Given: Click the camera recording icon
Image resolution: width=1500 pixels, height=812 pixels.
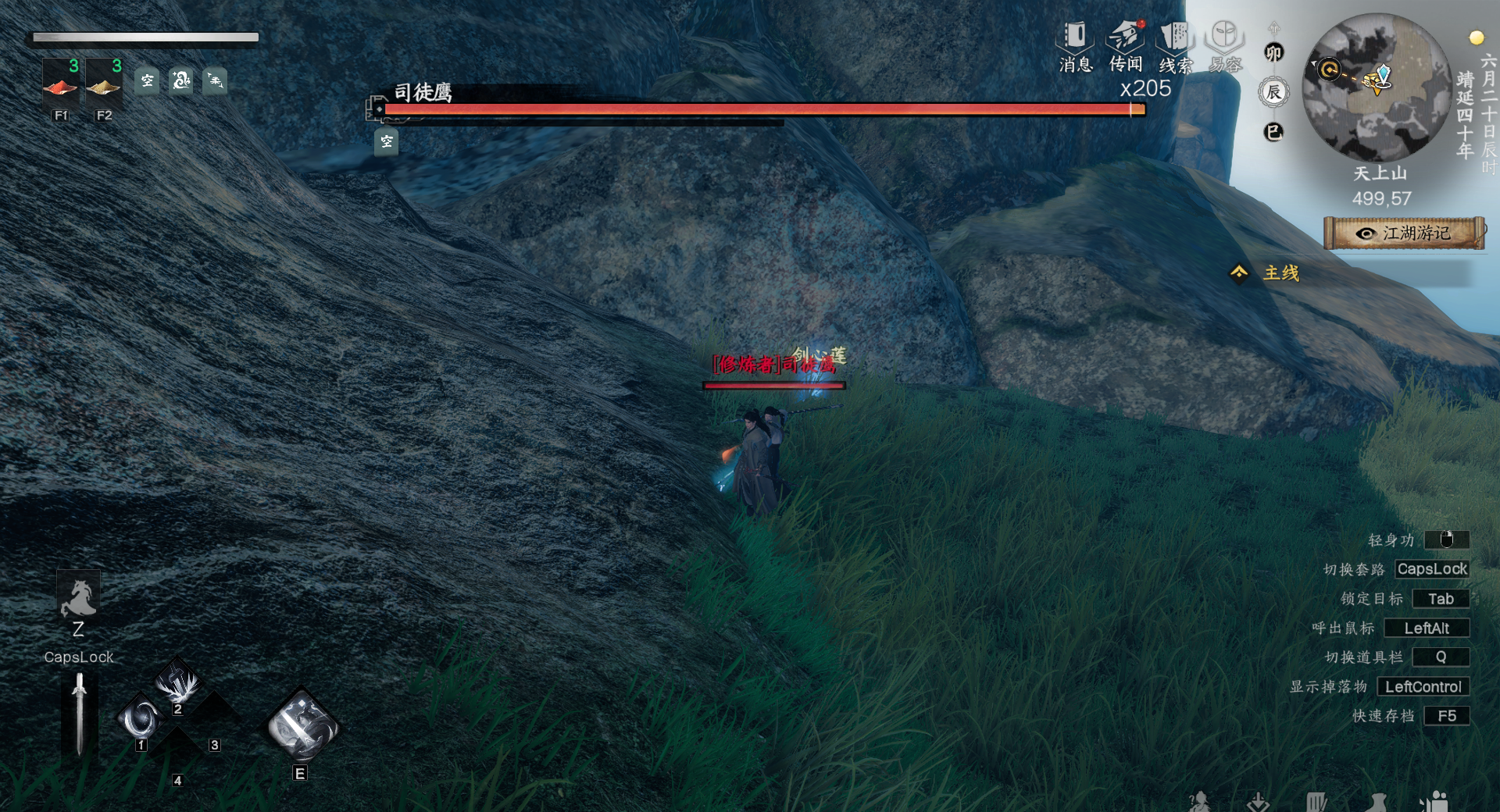Looking at the screenshot, I should tap(1434, 803).
